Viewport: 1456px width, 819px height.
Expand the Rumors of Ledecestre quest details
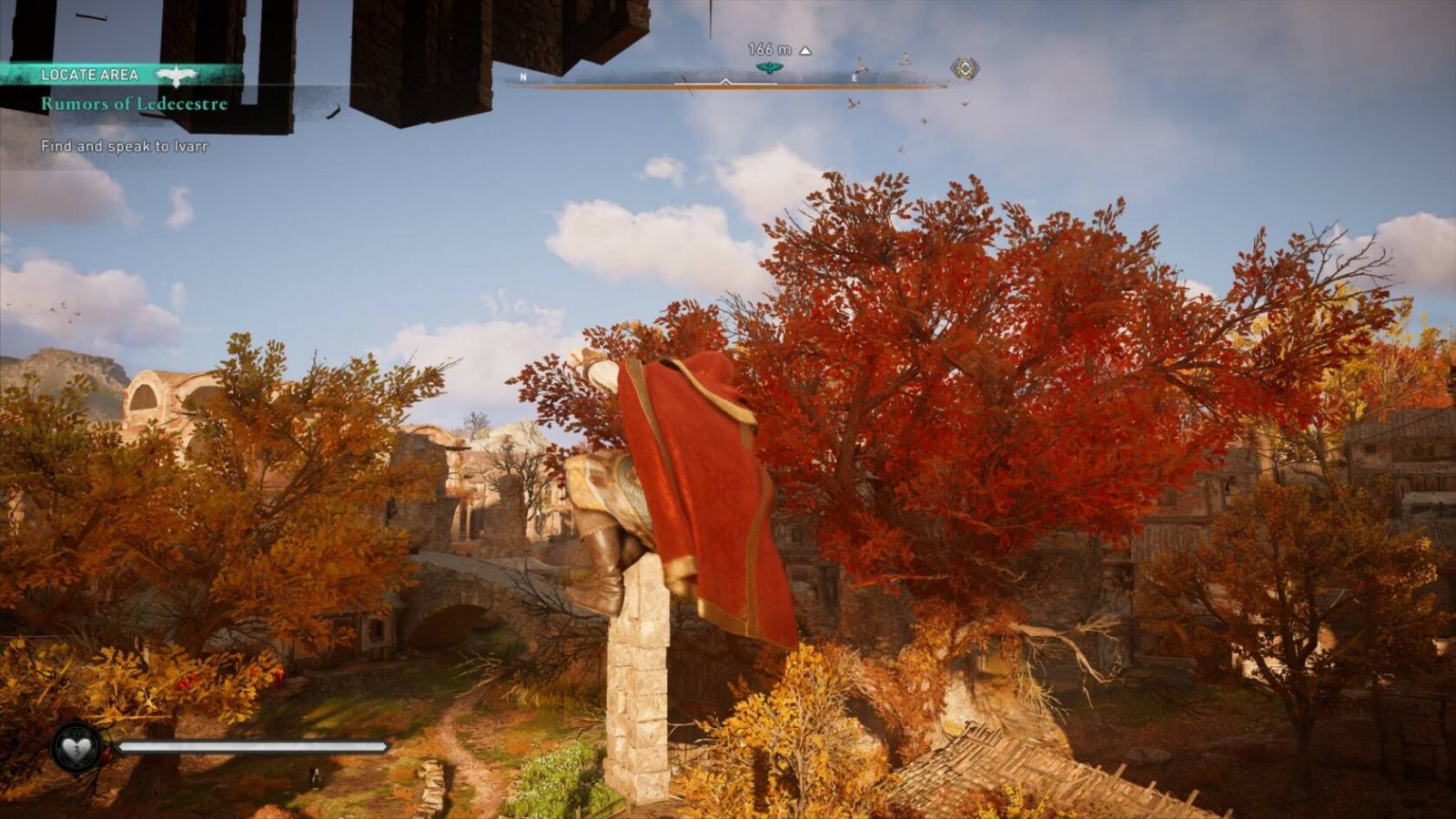[x=133, y=106]
